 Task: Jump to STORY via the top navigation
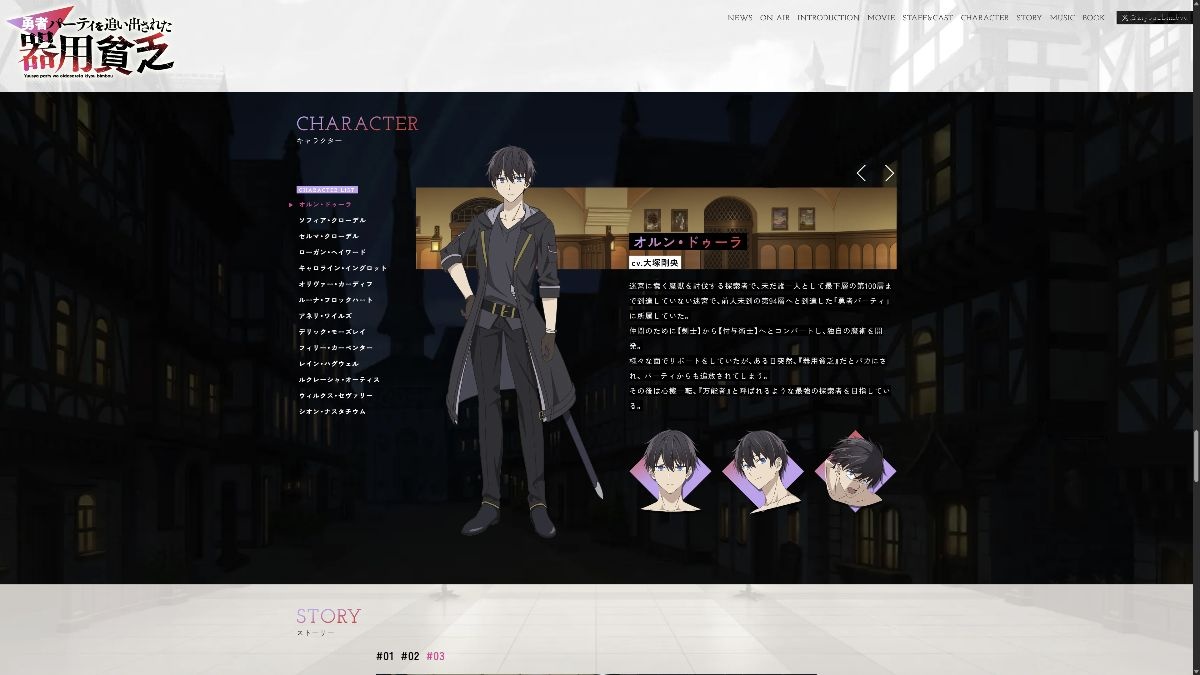(1029, 18)
